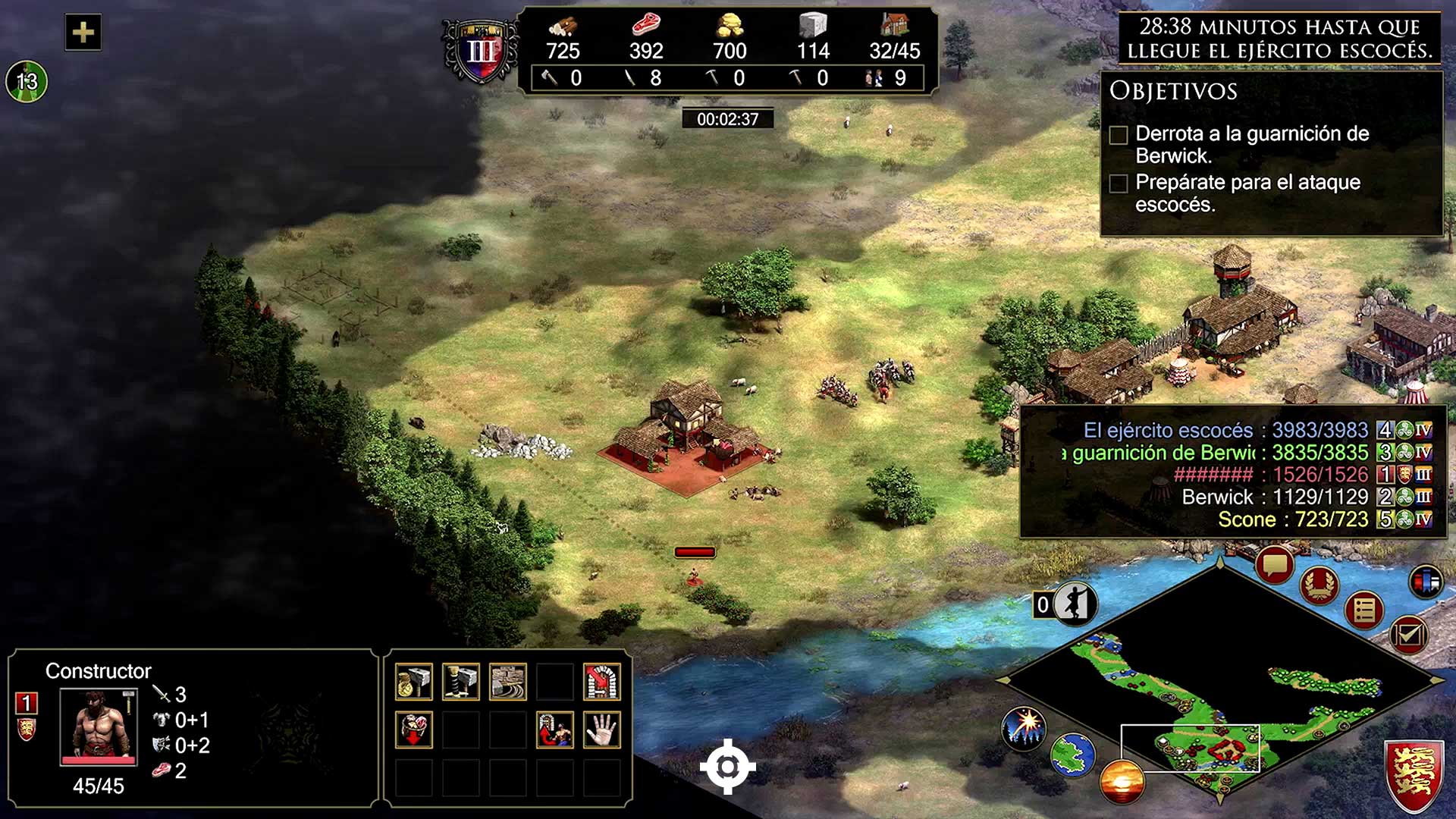Click the Age III shield emblem
This screenshot has width=1456, height=819.
[481, 51]
